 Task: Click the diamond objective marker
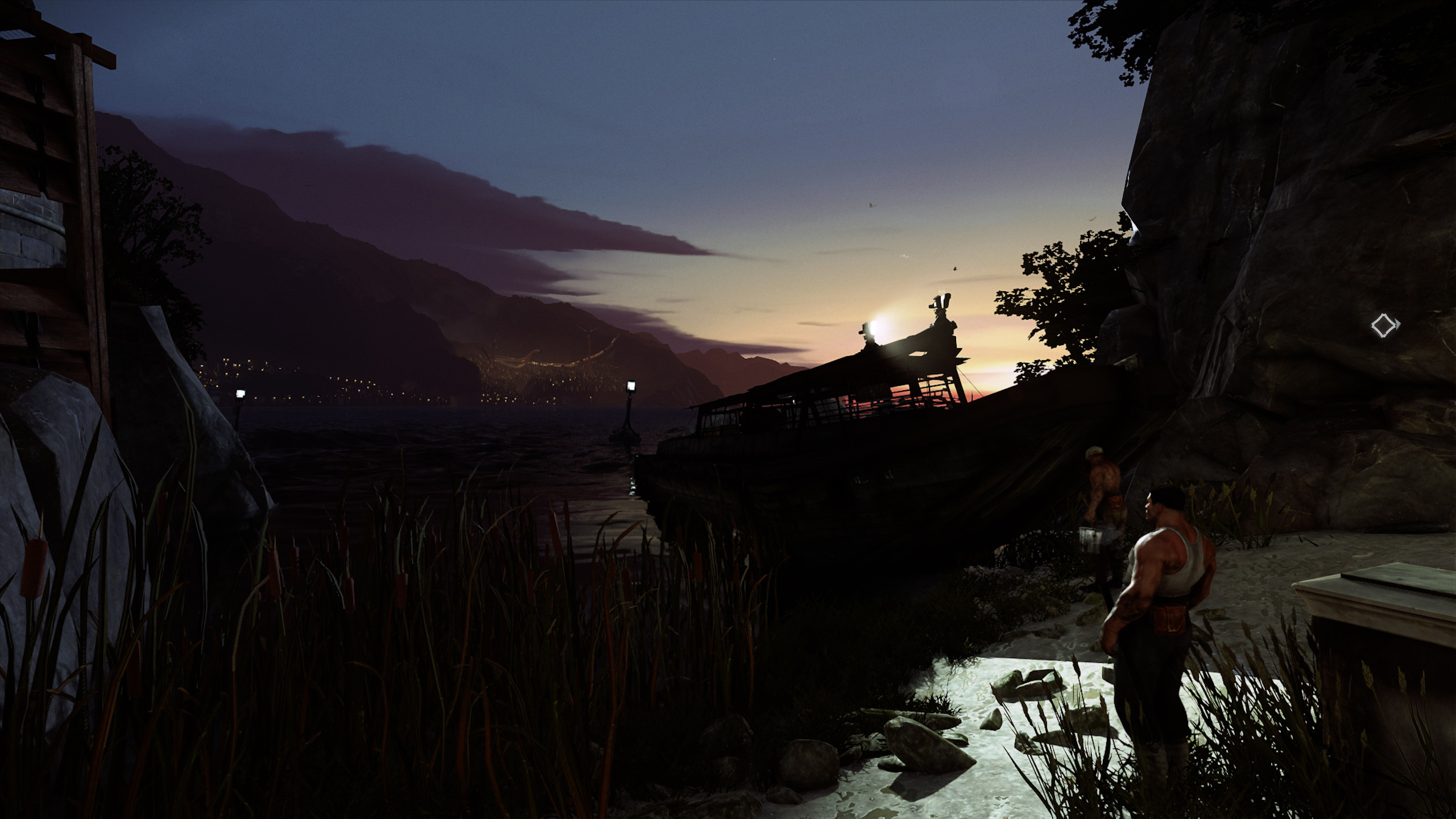pos(1384,326)
